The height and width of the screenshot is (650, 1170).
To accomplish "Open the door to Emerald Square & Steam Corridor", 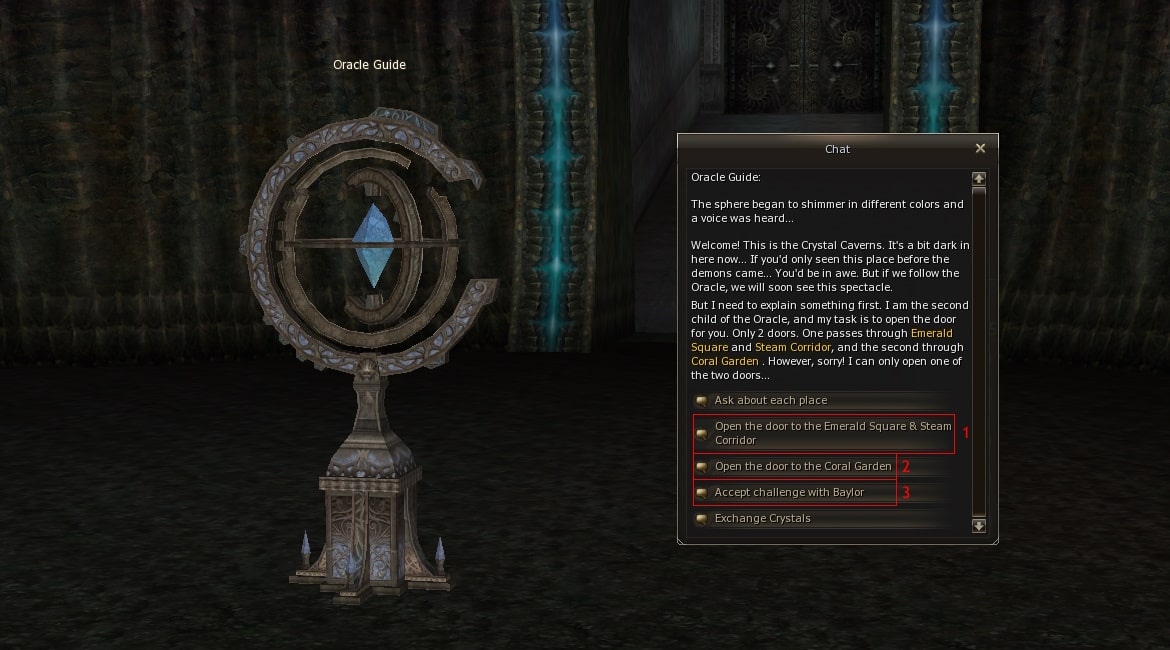I will pyautogui.click(x=832, y=433).
